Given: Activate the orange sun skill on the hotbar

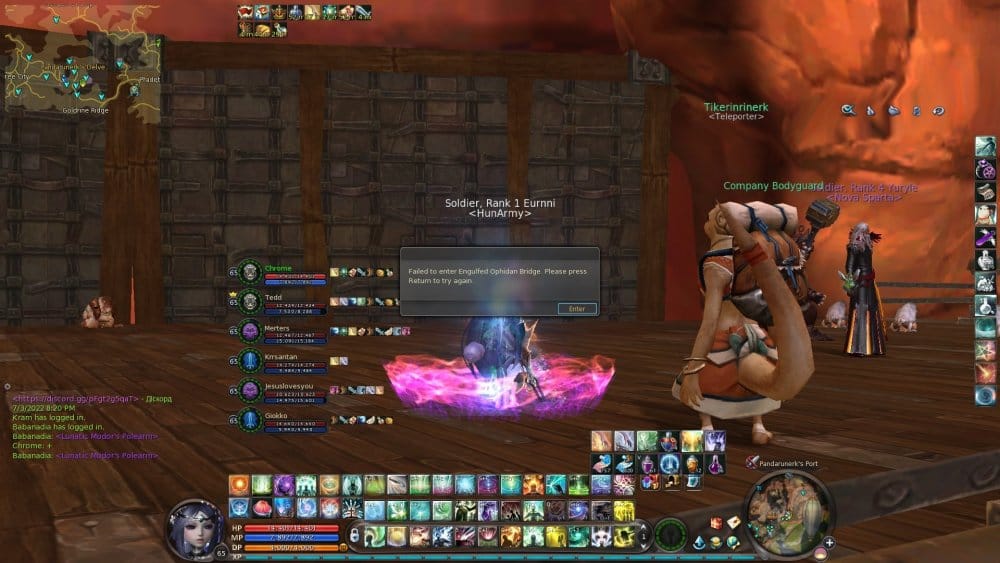Looking at the screenshot, I should pyautogui.click(x=239, y=485).
